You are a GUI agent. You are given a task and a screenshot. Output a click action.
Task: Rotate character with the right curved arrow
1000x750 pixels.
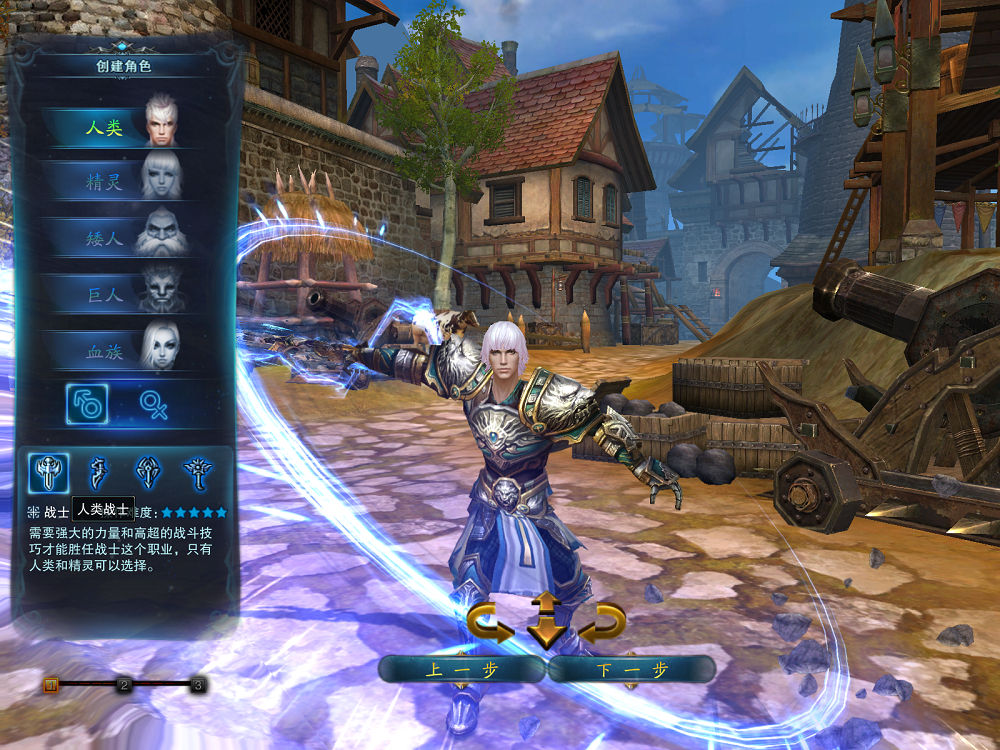click(x=603, y=624)
